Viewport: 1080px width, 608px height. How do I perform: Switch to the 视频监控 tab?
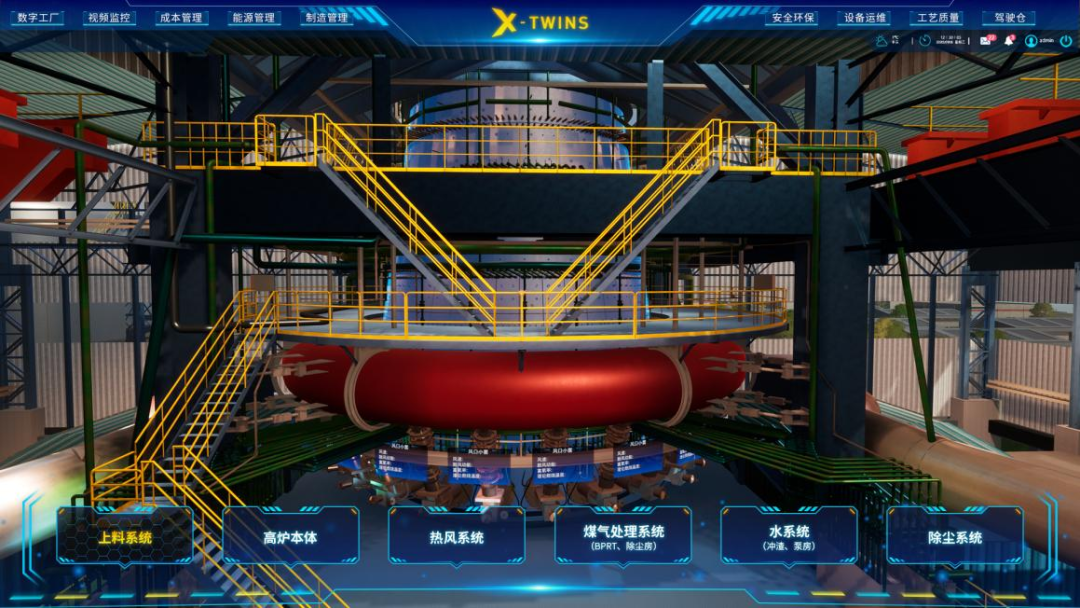(109, 18)
